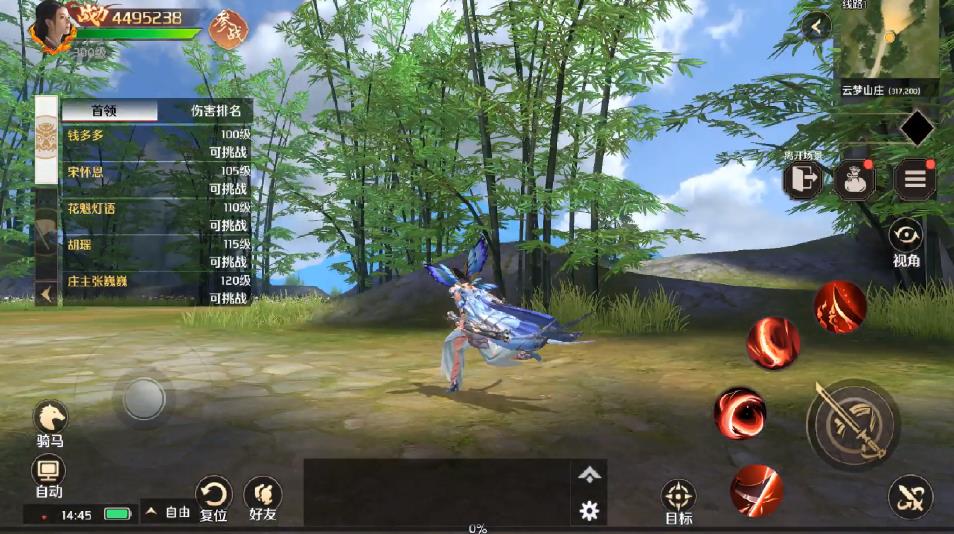Viewport: 954px width, 534px height.
Task: Leave the scene with the exit door icon
Action: tap(803, 180)
